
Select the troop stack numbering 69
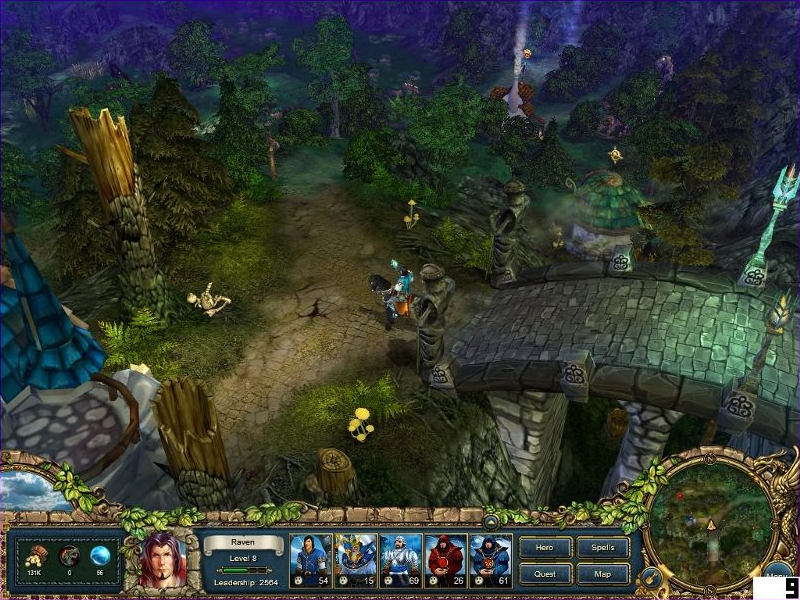pos(400,560)
